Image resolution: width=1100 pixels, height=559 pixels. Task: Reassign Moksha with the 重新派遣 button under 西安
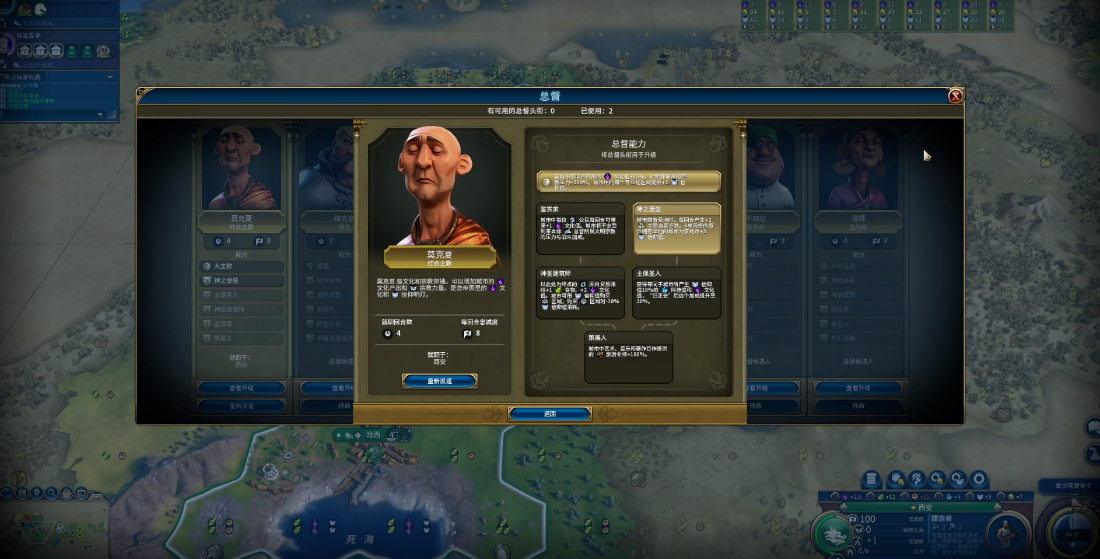coord(439,381)
